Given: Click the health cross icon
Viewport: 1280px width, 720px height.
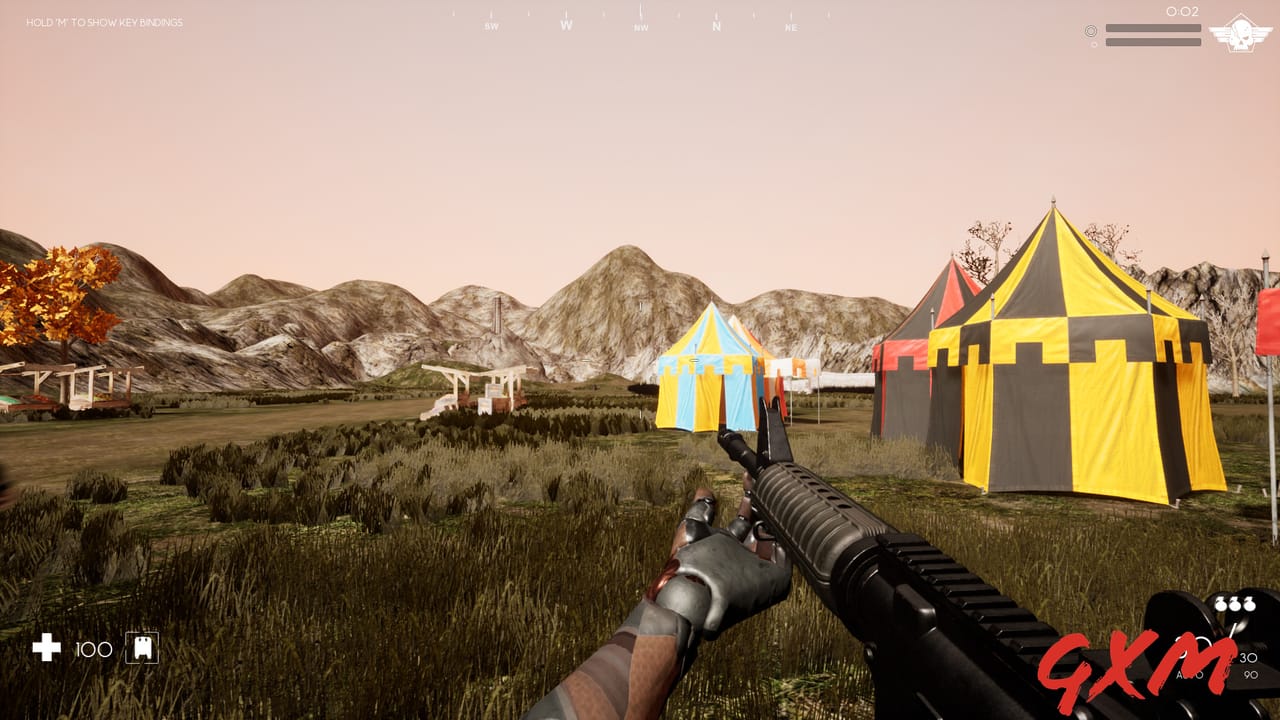Looking at the screenshot, I should 46,650.
